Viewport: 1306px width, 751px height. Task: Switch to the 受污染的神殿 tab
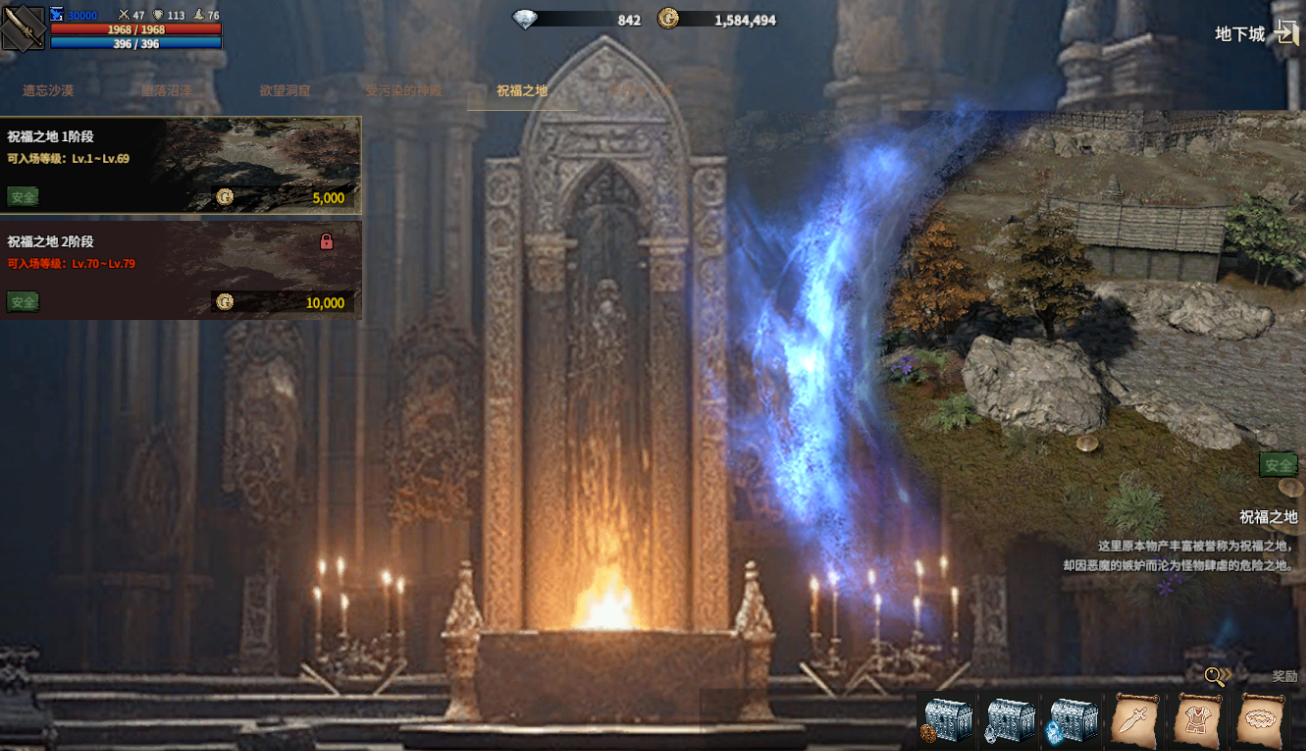coord(403,91)
